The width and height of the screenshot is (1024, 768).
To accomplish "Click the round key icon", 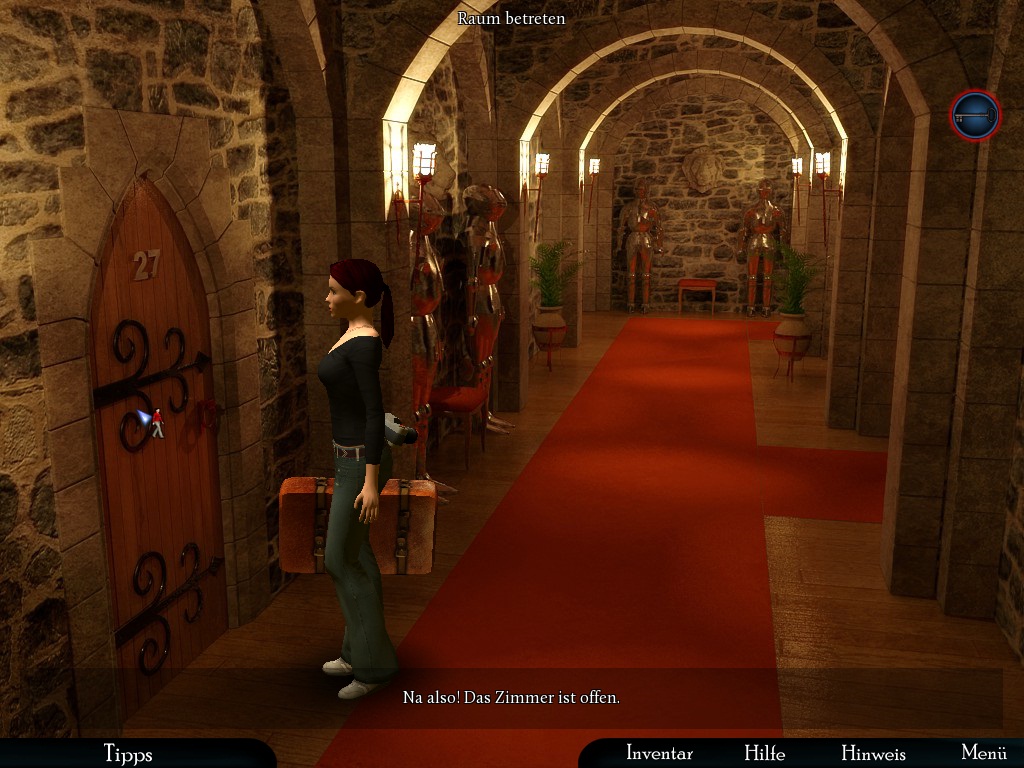I will pos(974,116).
